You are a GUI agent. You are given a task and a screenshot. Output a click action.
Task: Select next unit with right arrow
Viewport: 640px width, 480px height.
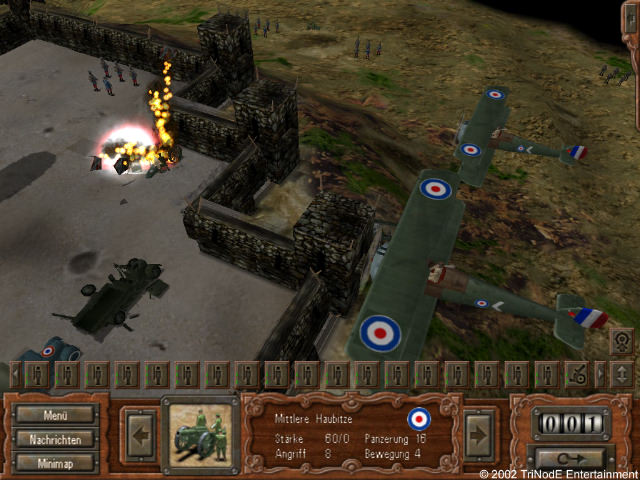pos(478,433)
